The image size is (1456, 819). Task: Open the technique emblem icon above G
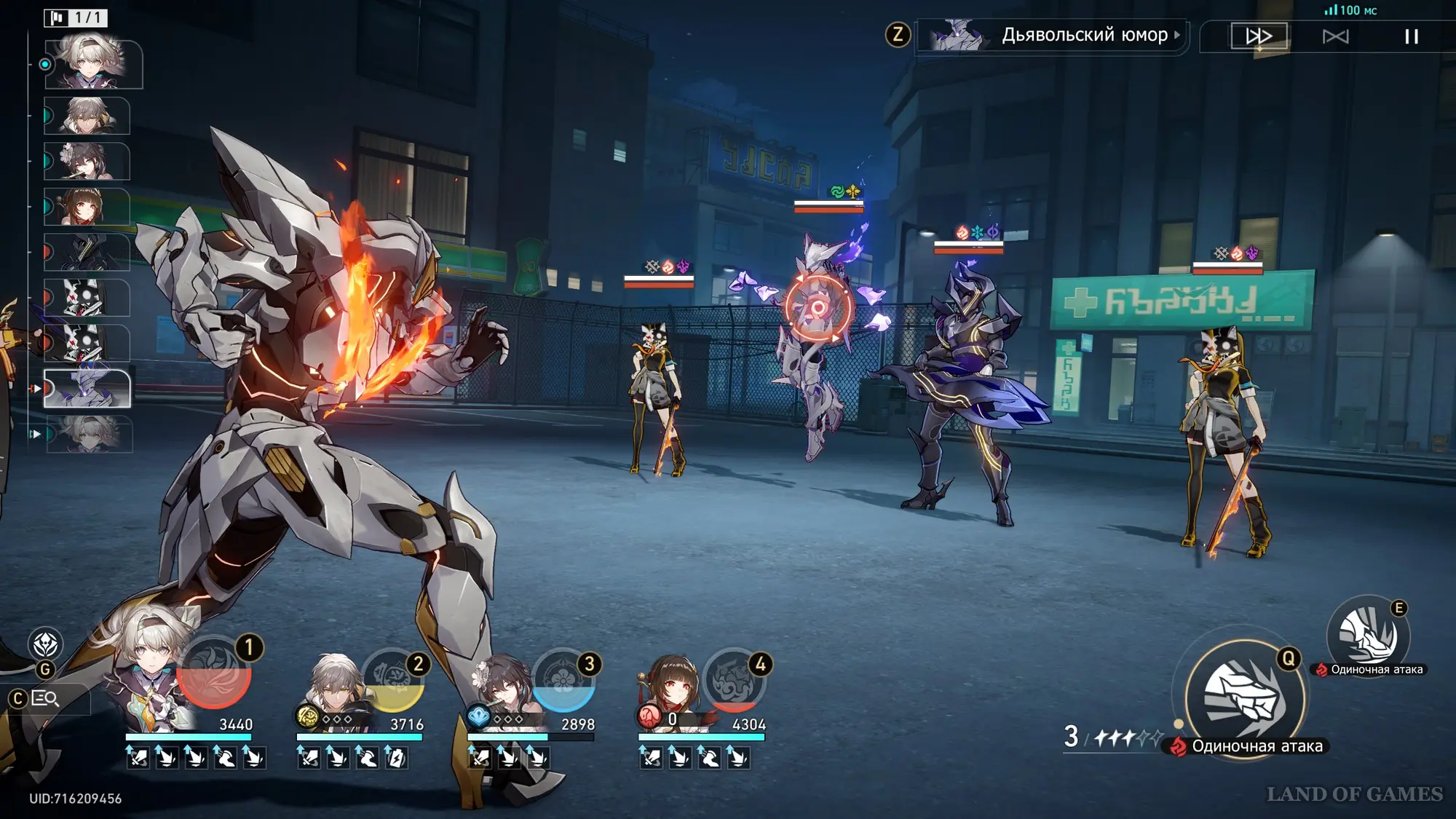45,644
